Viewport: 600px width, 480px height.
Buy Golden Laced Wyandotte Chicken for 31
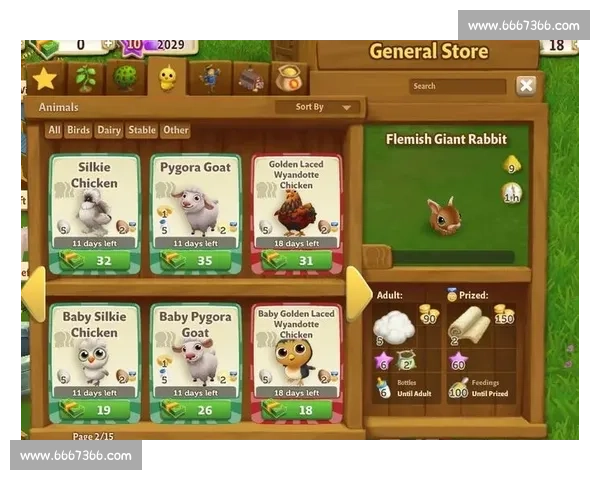(296, 261)
